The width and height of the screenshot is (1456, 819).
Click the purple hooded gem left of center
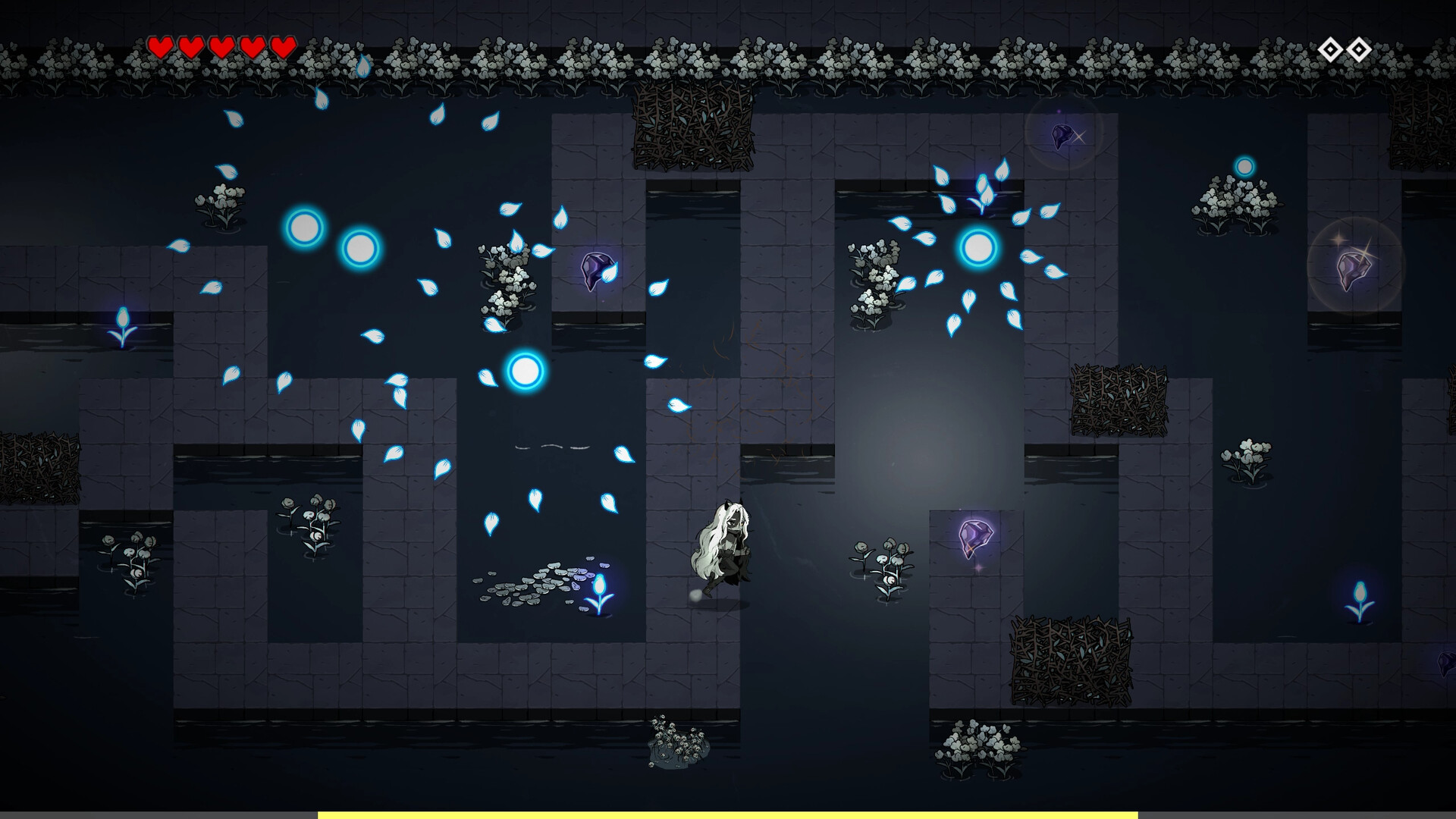tap(596, 271)
